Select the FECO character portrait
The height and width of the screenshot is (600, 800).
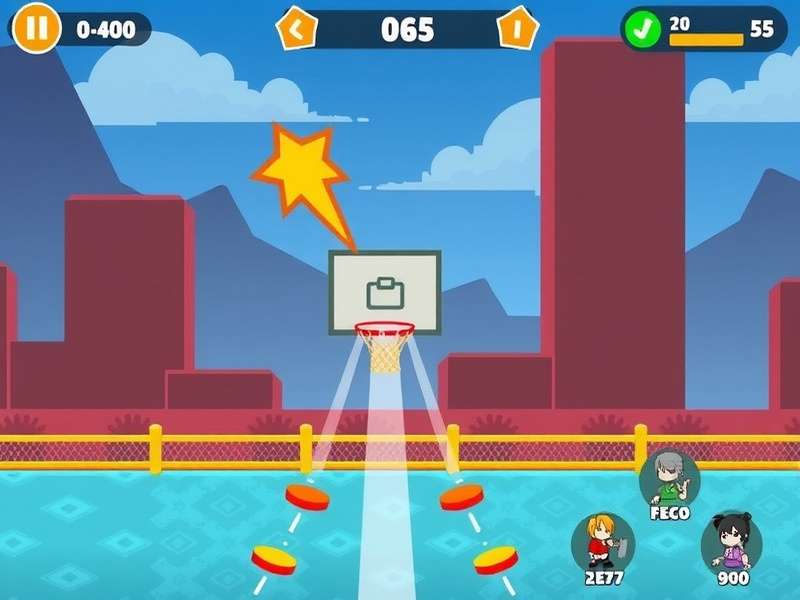(x=670, y=478)
